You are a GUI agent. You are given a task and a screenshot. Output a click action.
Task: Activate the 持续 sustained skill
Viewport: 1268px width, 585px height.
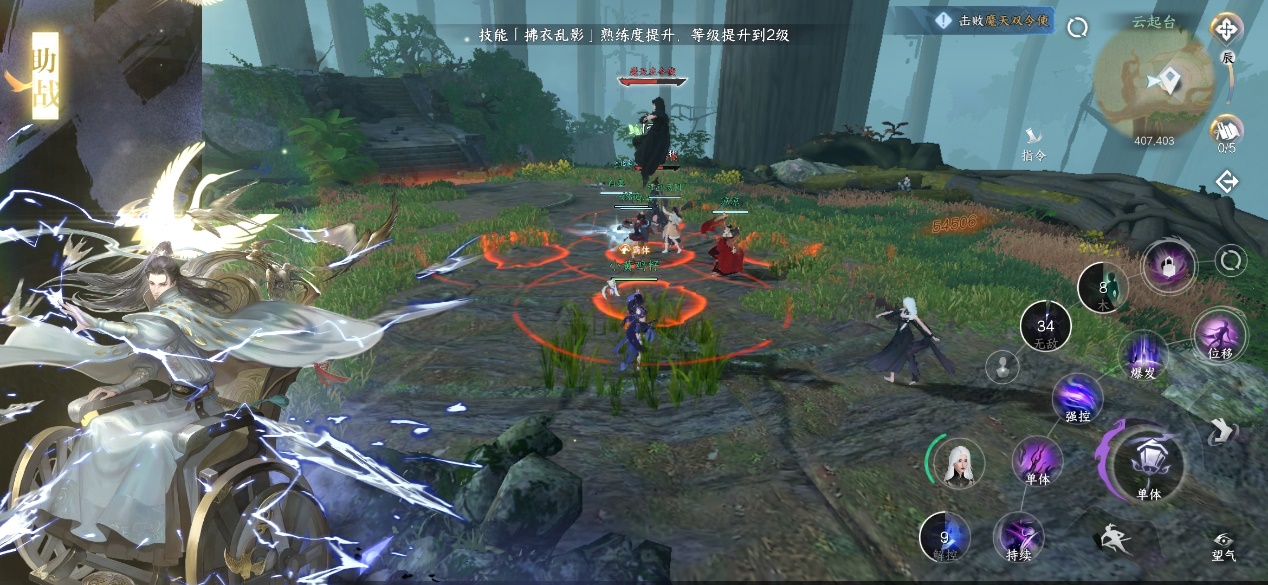click(x=1018, y=537)
